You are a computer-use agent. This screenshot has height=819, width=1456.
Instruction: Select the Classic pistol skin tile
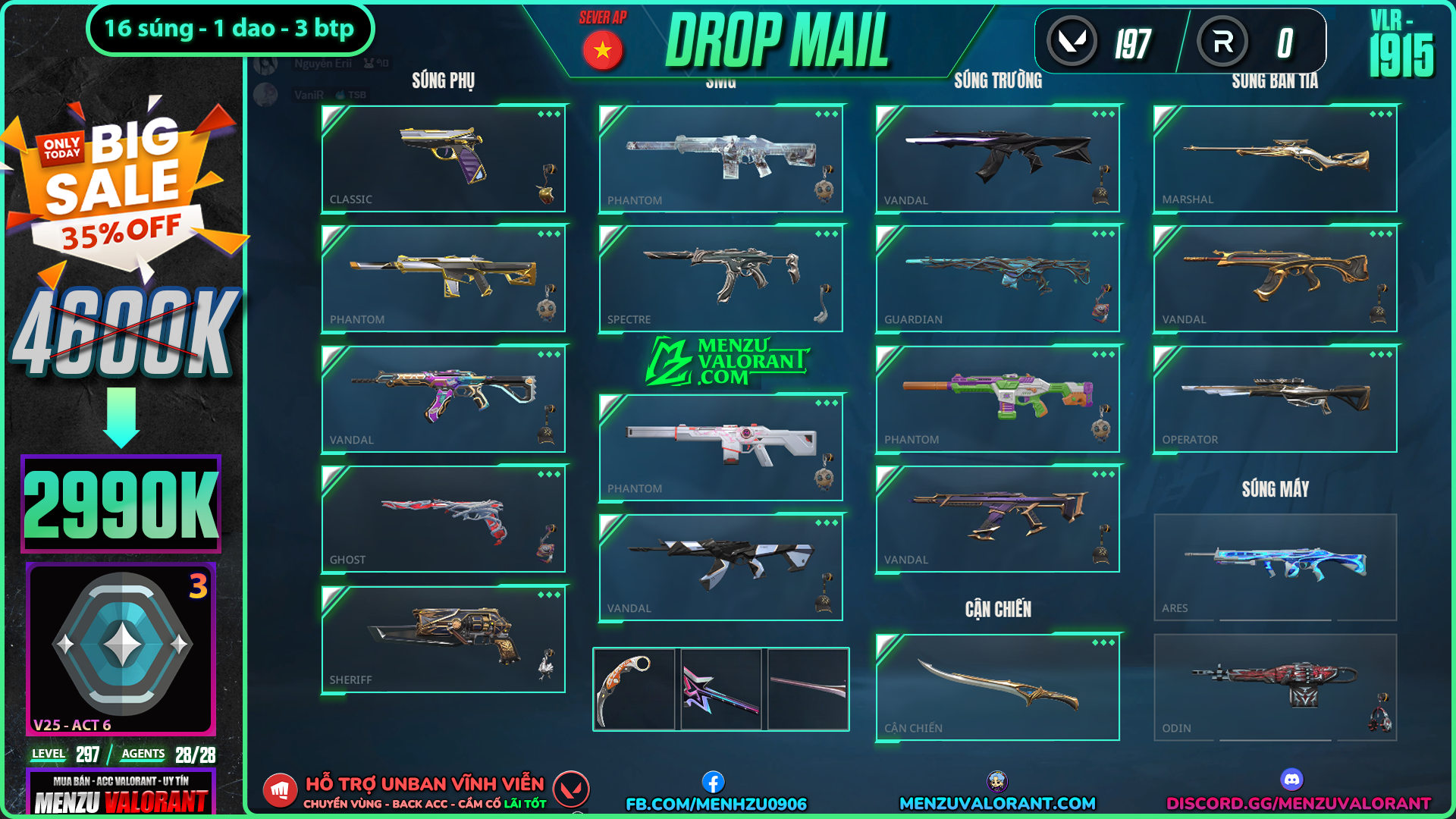[444, 158]
